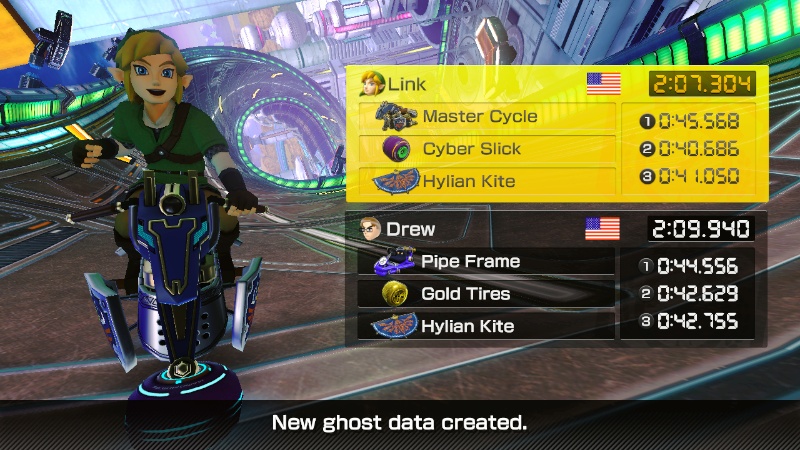Select Drew's ghost record header
This screenshot has width=800, height=450.
pos(490,229)
